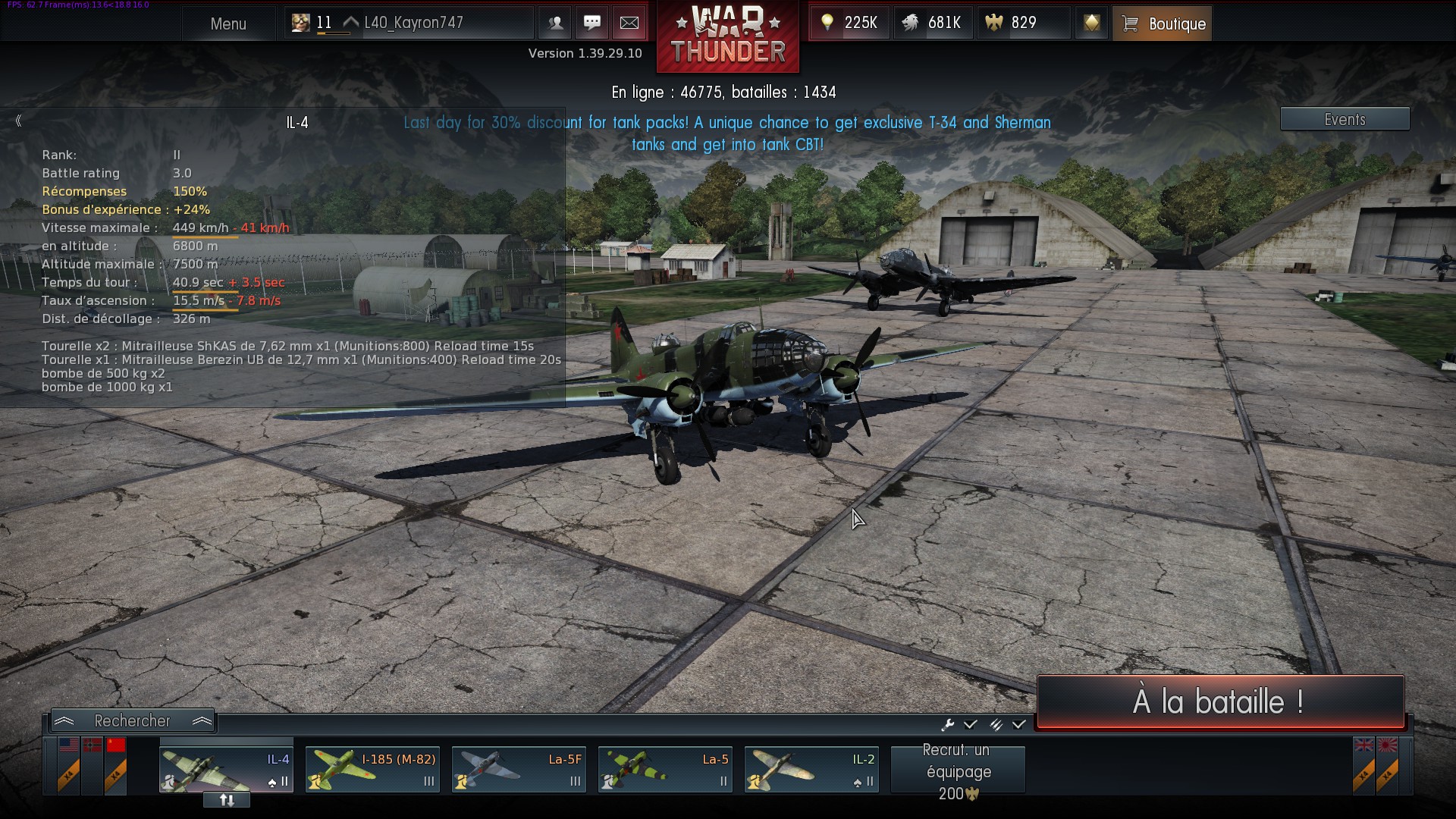This screenshot has width=1456, height=819.
Task: Open the Rechercher research panel
Action: (x=133, y=720)
